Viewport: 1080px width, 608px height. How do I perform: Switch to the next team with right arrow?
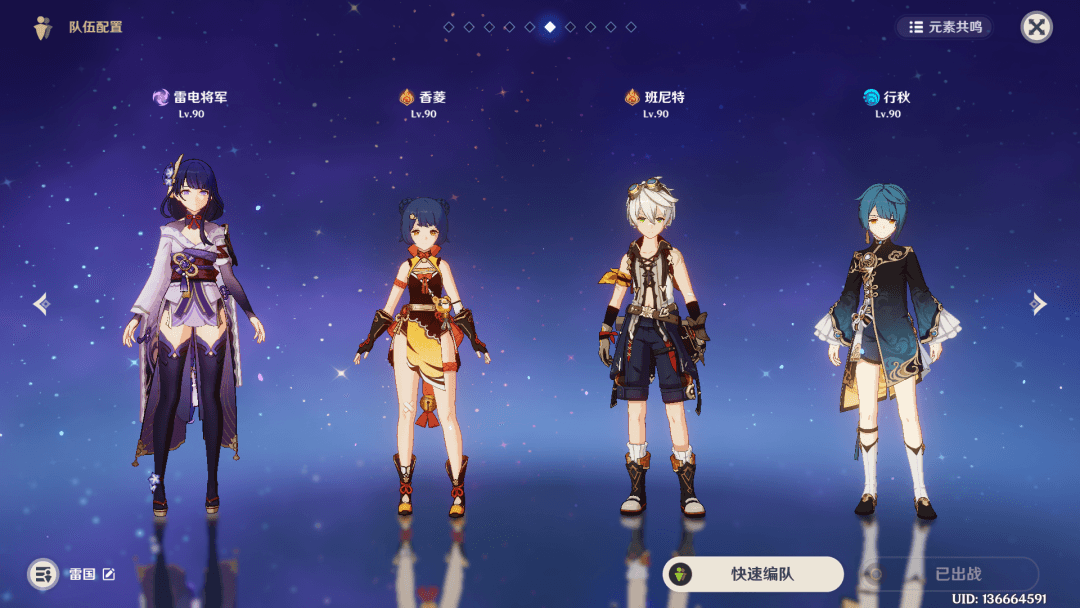1039,303
